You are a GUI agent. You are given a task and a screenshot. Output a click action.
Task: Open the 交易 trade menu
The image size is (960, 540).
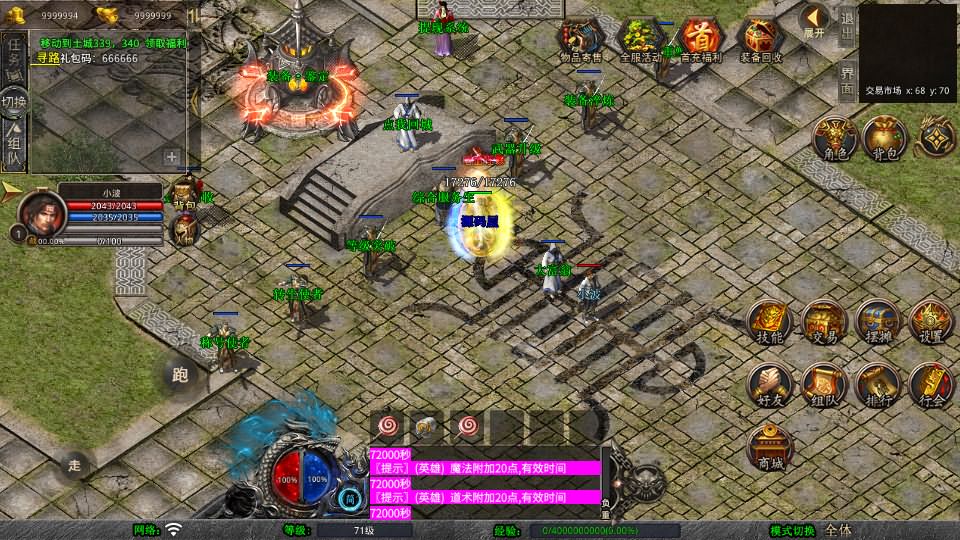point(824,322)
